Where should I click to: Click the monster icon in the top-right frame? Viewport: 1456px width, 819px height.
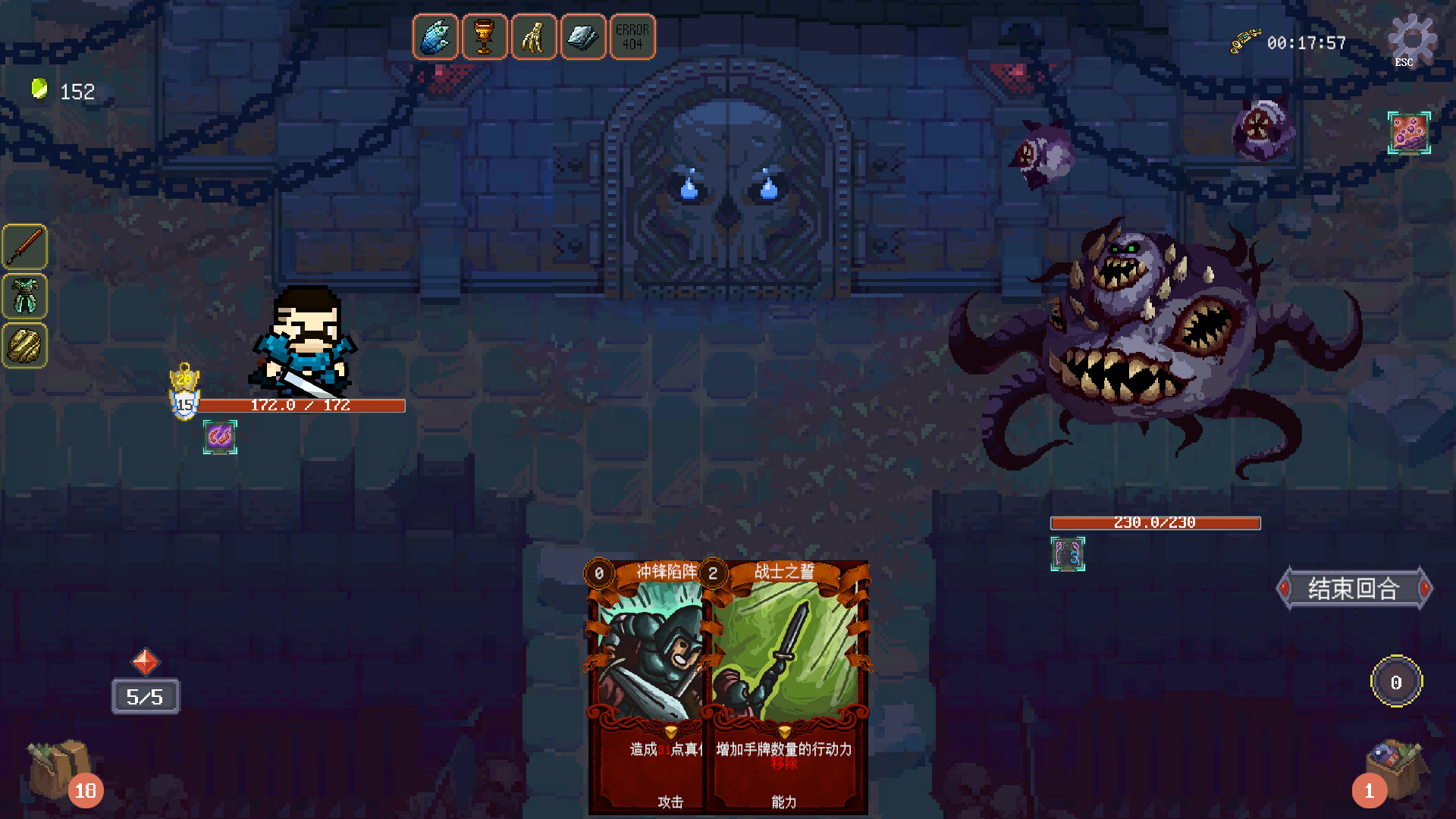click(1408, 133)
